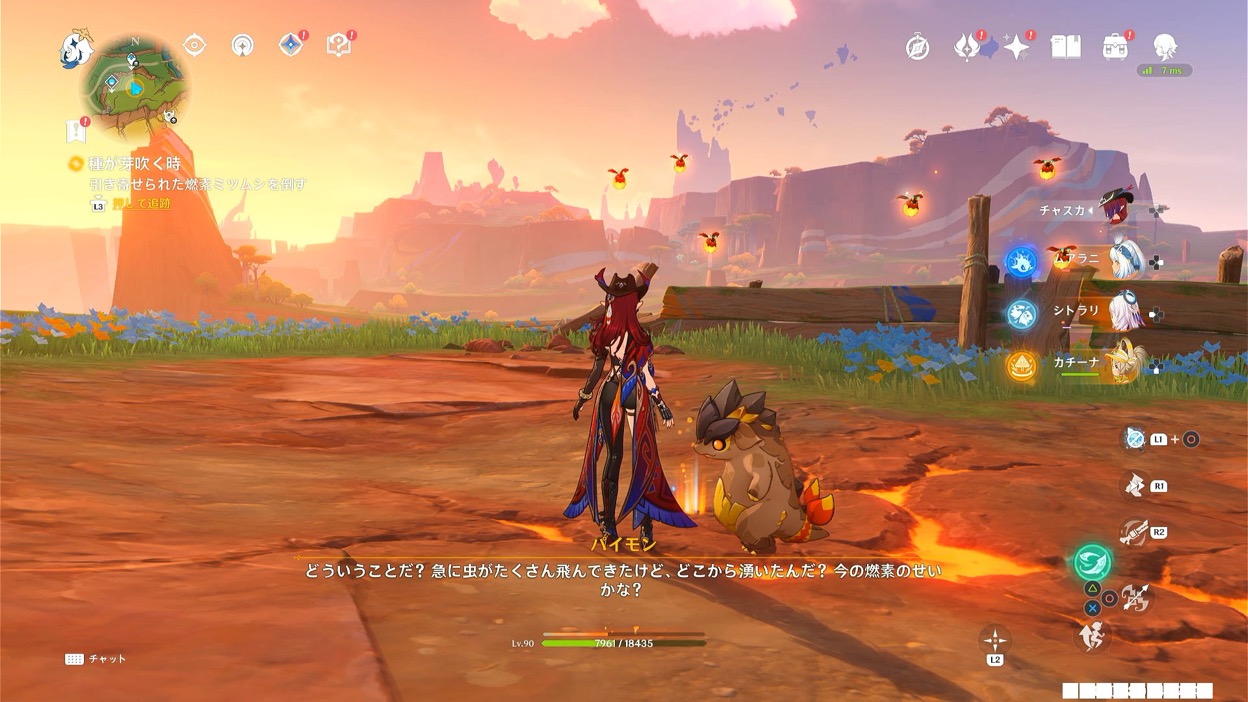This screenshot has height=702, width=1248.
Task: Open the circular minimap
Action: (134, 87)
